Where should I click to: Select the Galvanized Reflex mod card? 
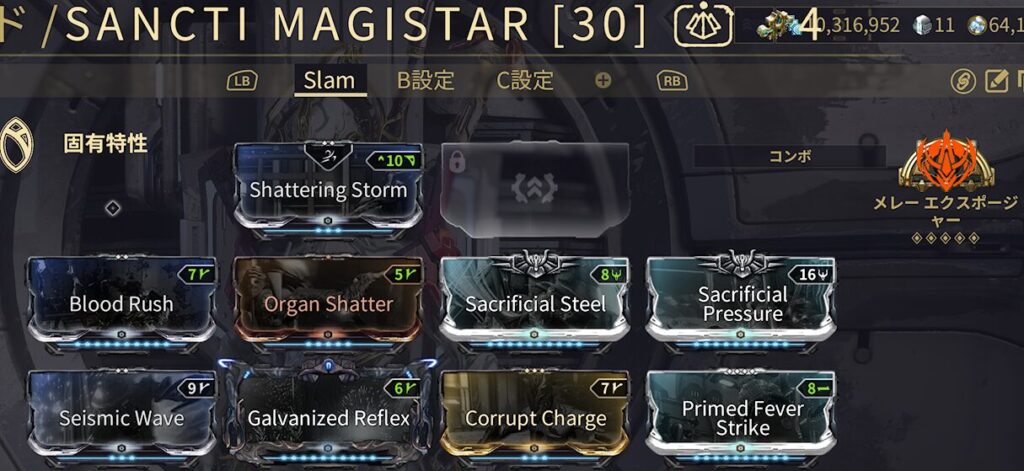click(328, 416)
